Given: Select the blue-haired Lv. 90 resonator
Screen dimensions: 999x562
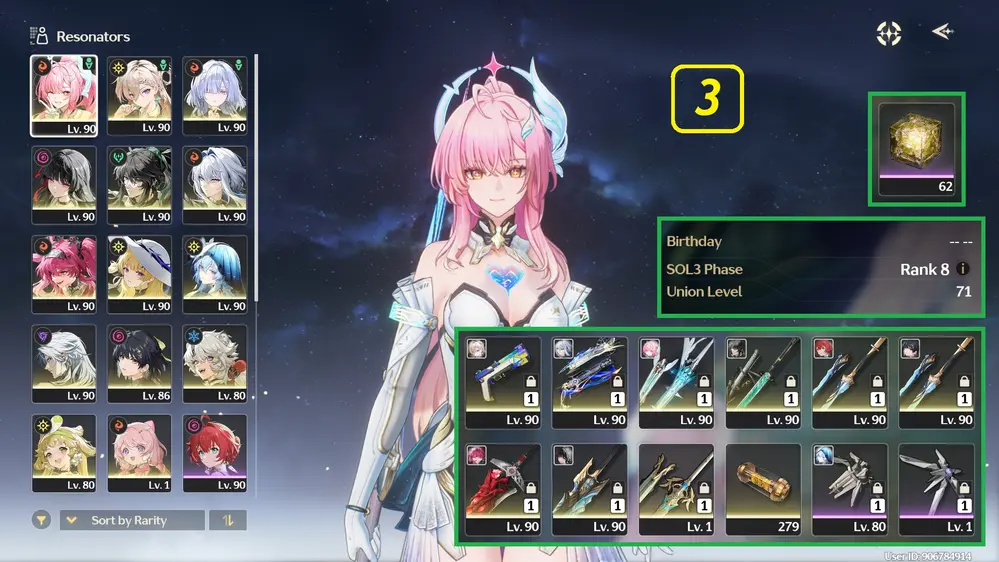Looking at the screenshot, I should pyautogui.click(x=214, y=274).
